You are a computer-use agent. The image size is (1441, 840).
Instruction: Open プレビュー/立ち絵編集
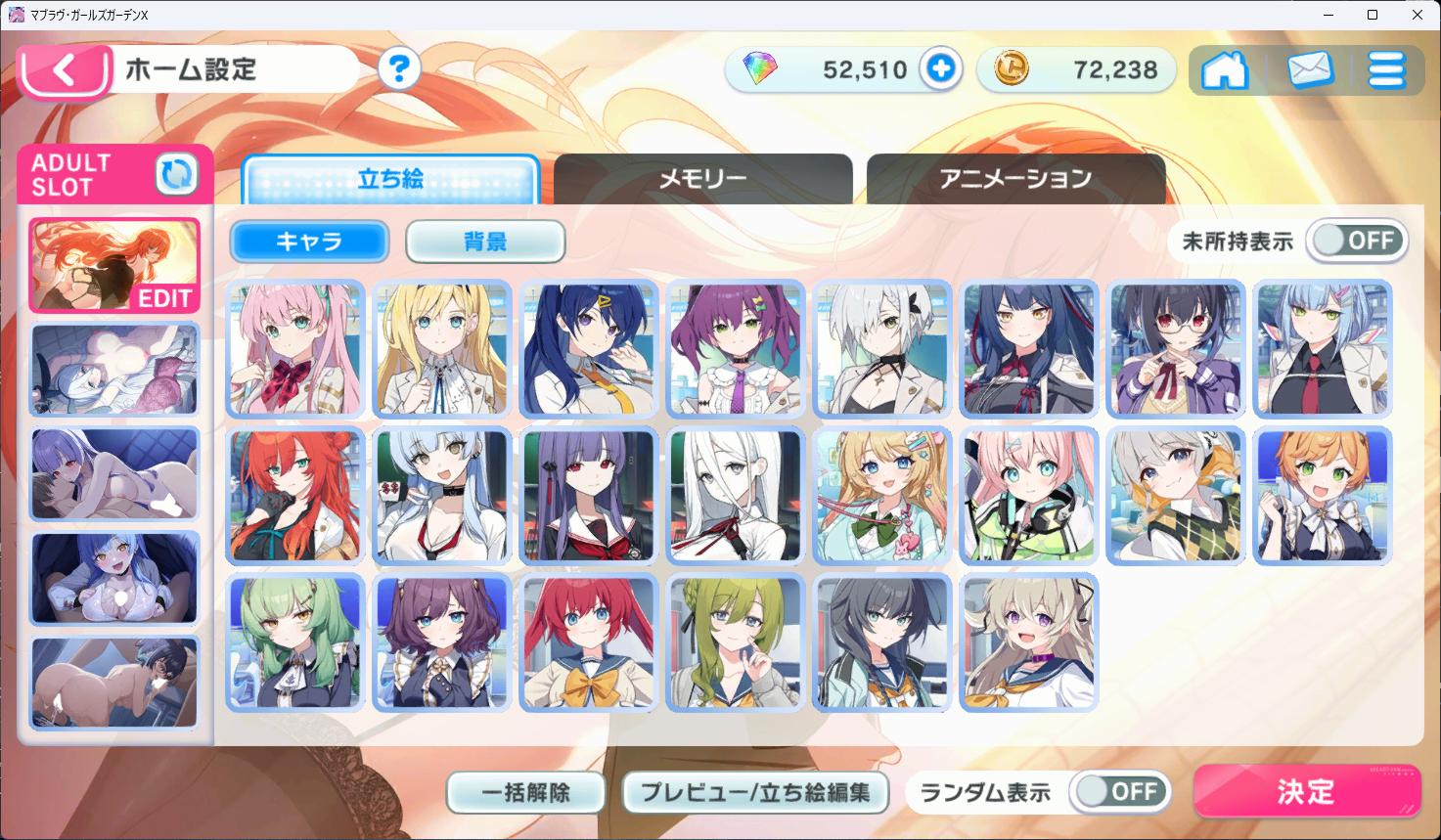tap(755, 792)
